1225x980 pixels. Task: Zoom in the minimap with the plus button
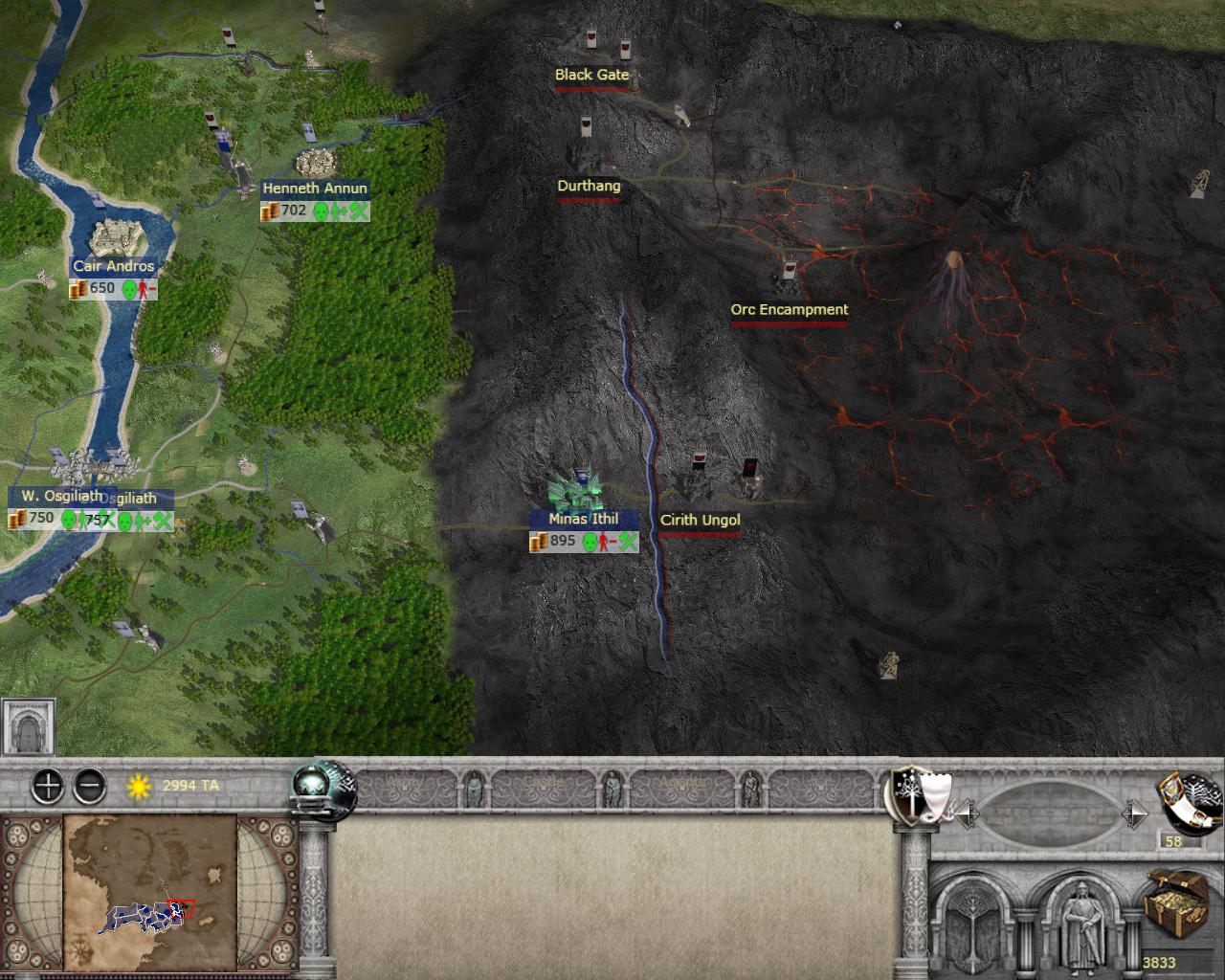[x=47, y=787]
